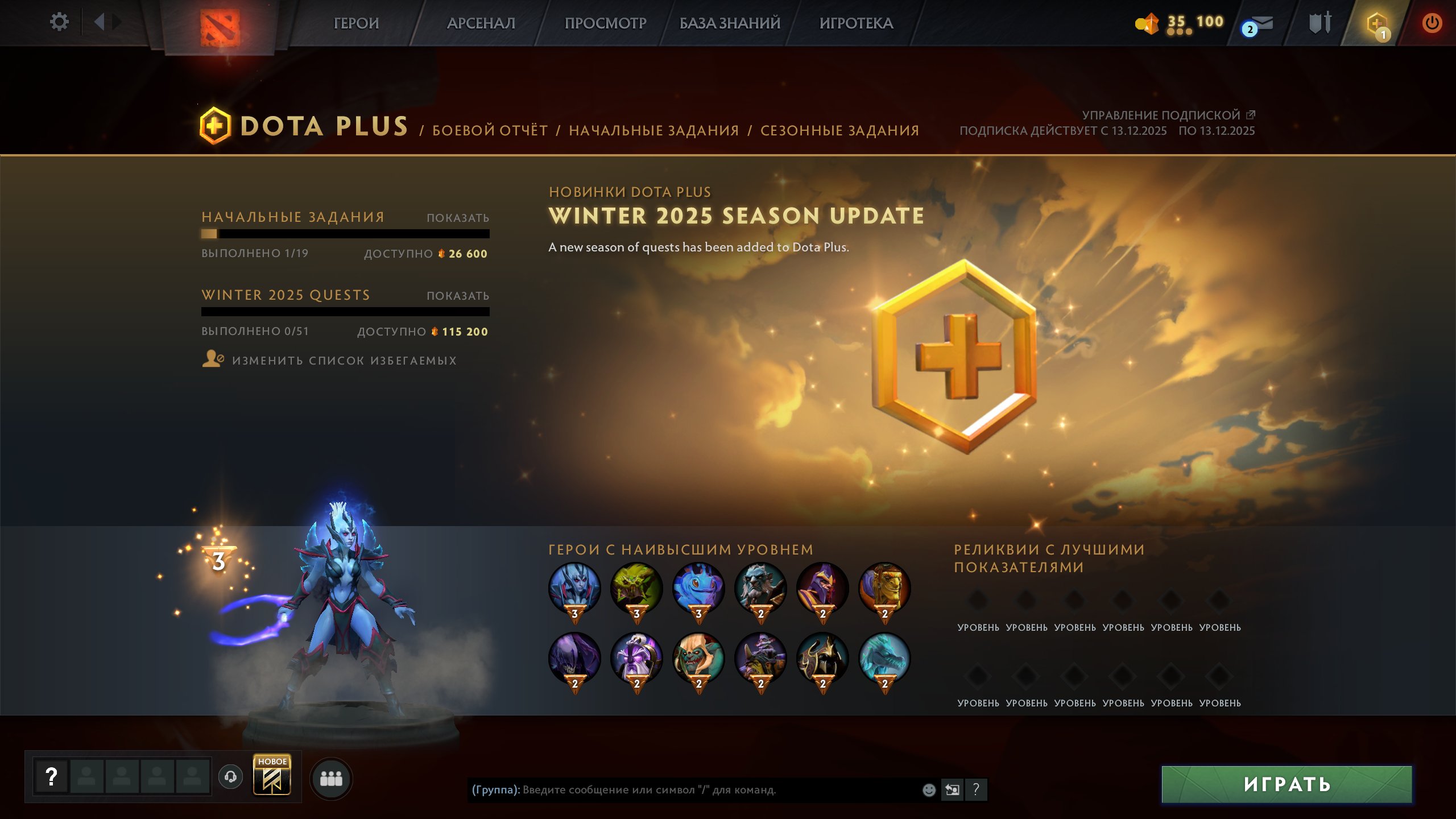The width and height of the screenshot is (1456, 819).
Task: Show НАЧАЛЬНЫЕ ЗАДАНИЯ with ПОКАЗАТЬ
Action: coord(458,217)
